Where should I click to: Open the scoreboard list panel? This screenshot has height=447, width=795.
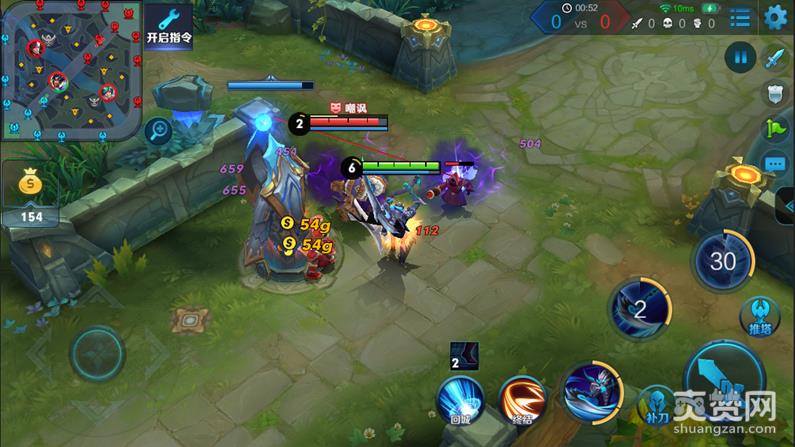click(740, 17)
